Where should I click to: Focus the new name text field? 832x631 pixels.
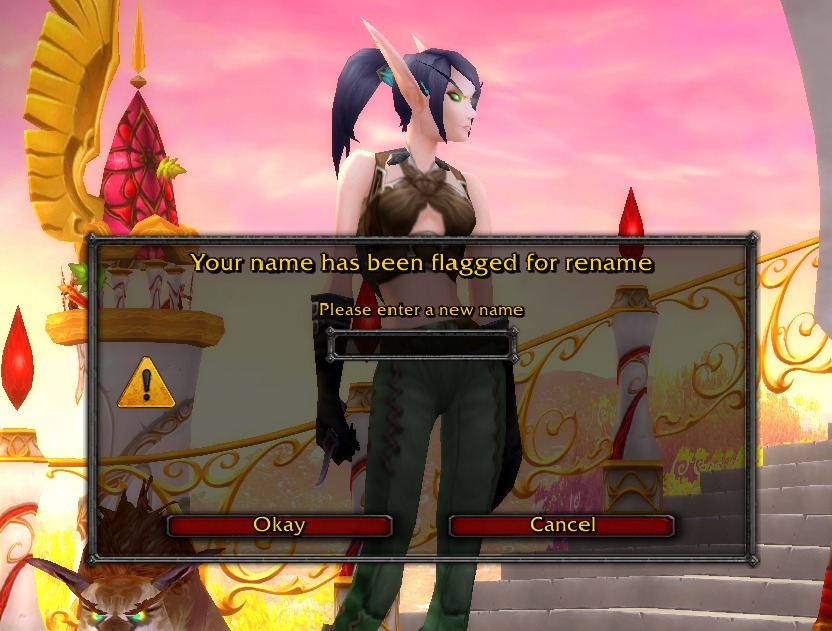pyautogui.click(x=421, y=345)
